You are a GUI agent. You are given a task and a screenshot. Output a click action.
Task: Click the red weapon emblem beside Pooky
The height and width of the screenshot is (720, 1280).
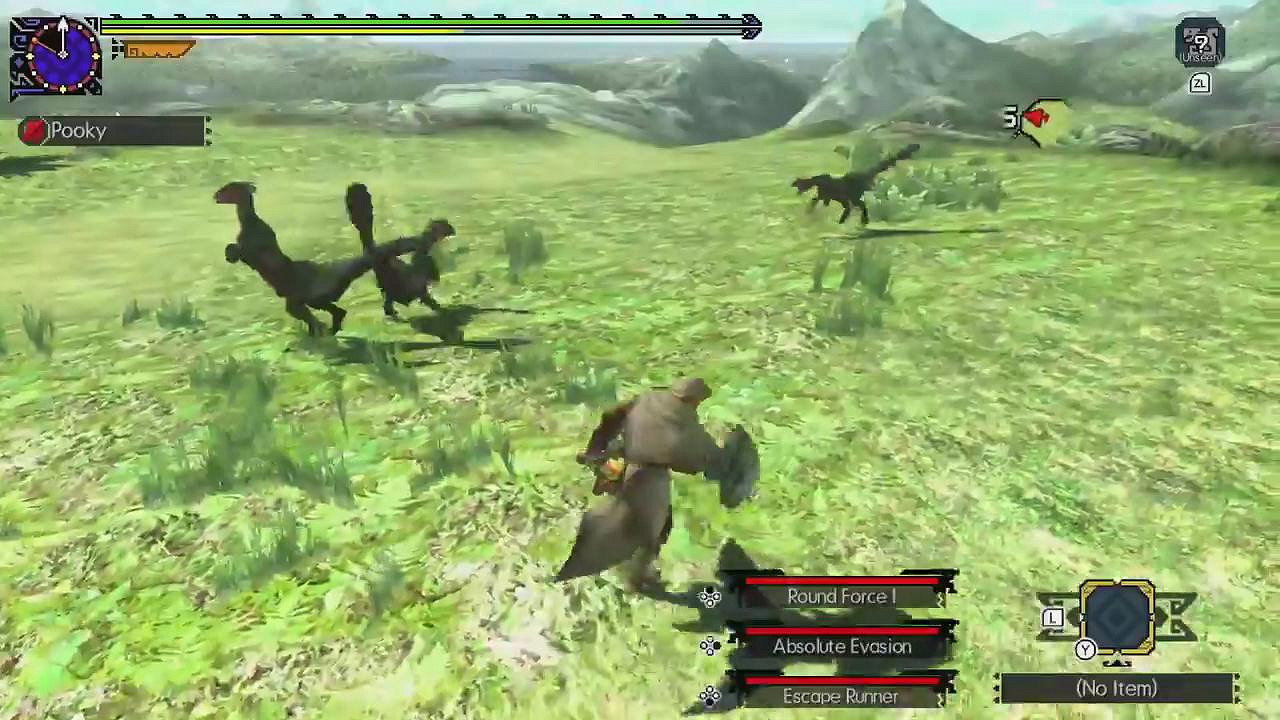31,130
